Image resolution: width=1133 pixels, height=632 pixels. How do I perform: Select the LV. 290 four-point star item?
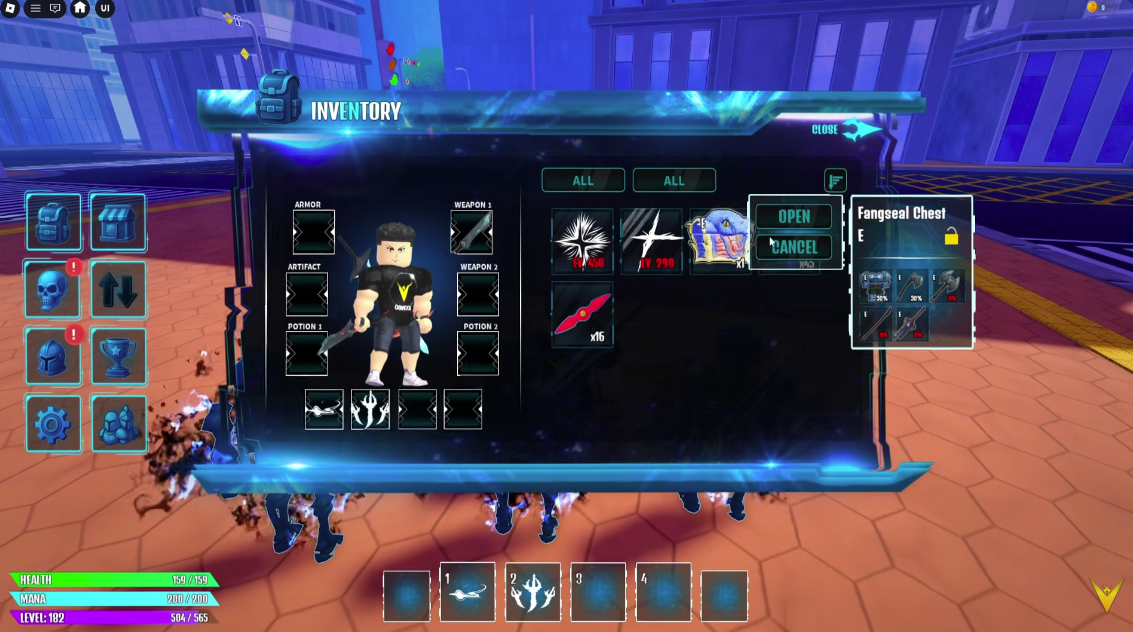[651, 241]
